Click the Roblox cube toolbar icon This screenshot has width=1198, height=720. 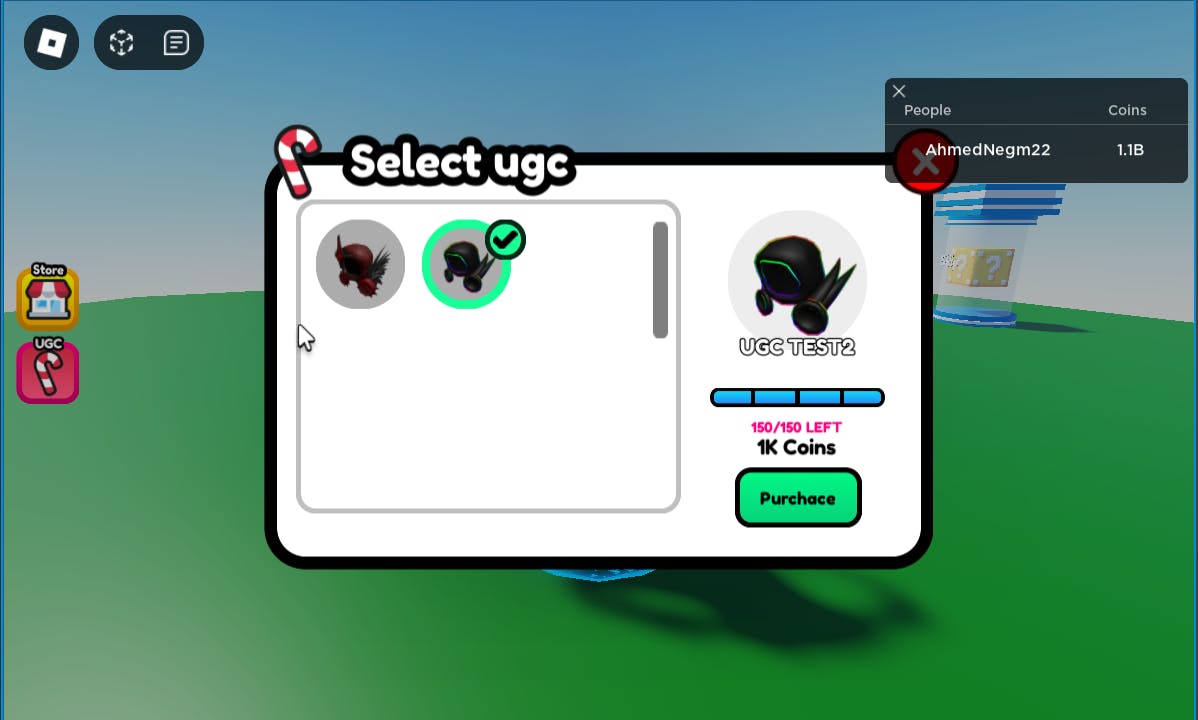point(122,43)
